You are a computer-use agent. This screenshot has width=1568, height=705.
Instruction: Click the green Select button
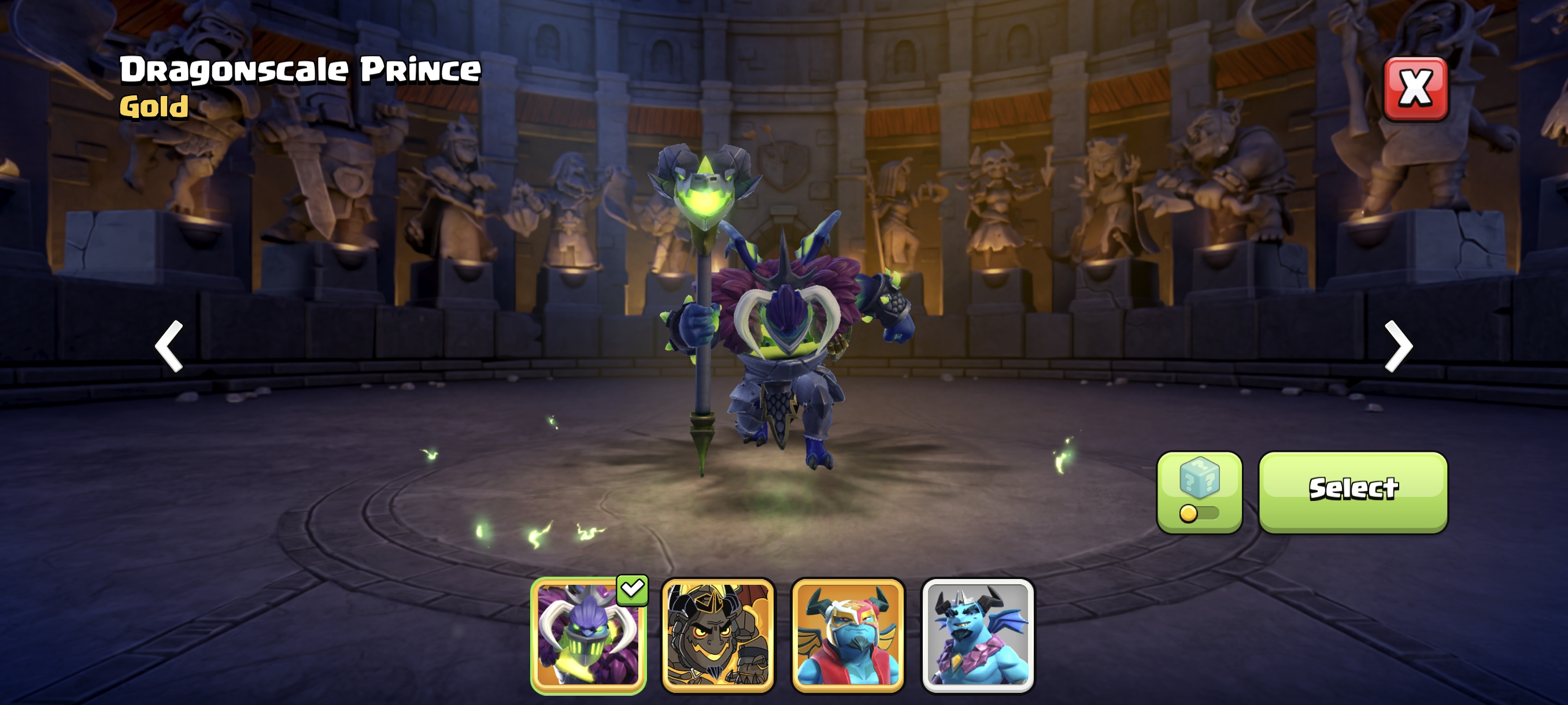[1352, 492]
